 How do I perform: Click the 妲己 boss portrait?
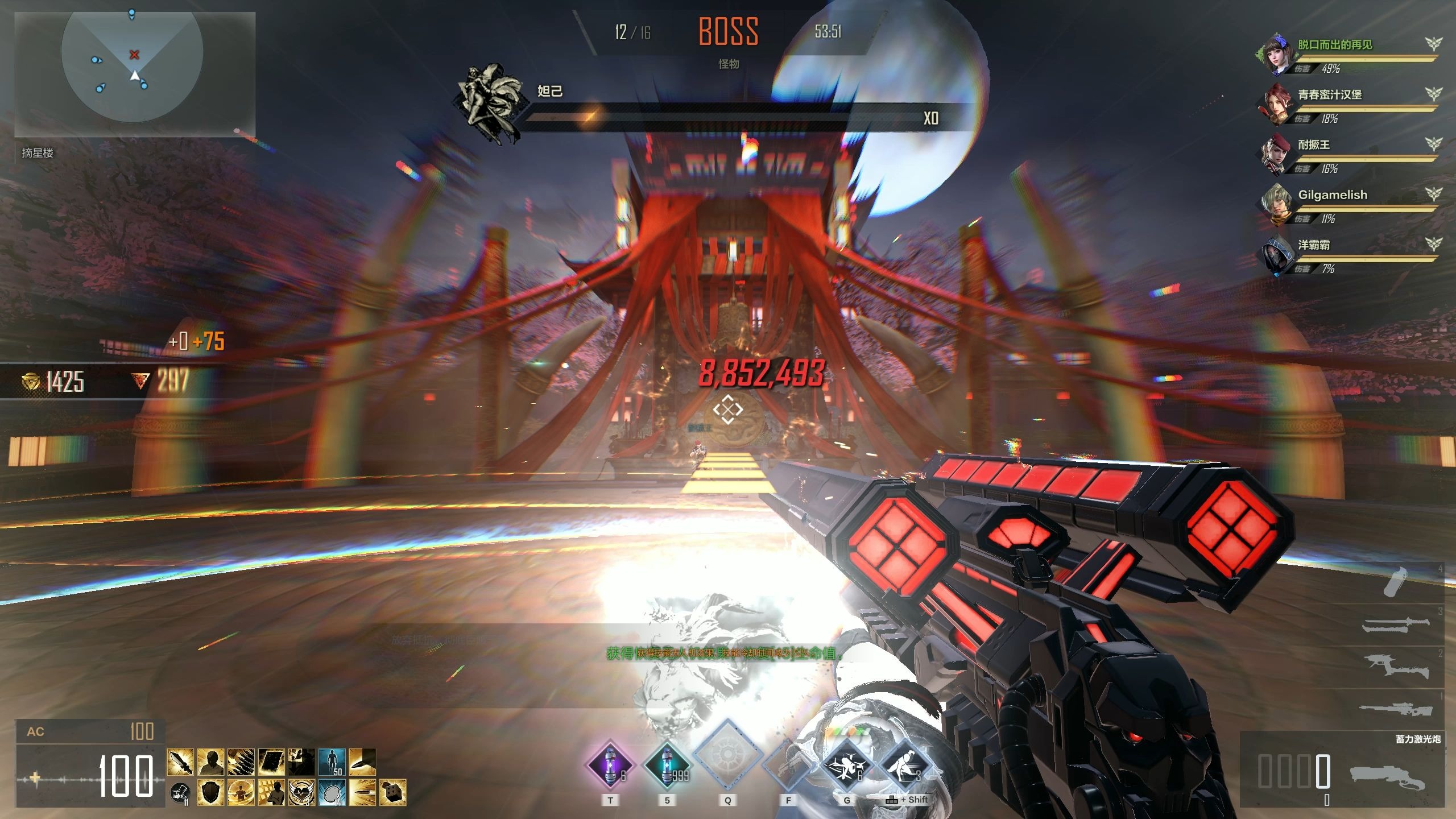tap(489, 101)
